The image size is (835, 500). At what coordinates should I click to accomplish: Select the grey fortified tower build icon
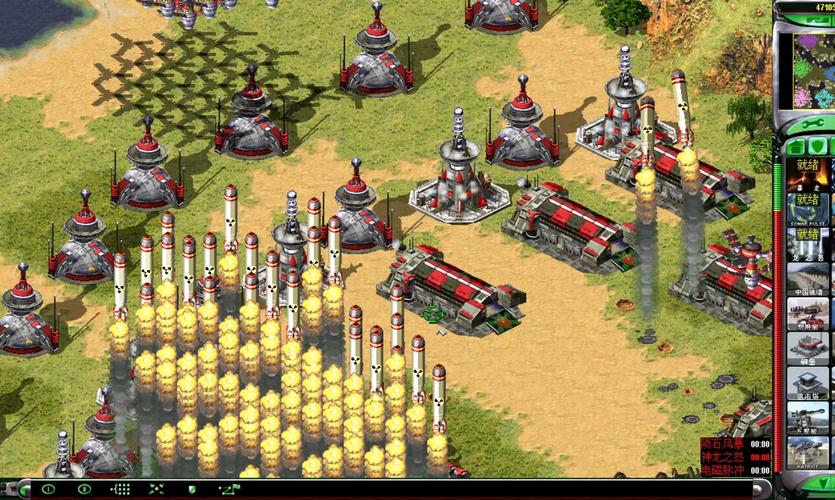[x=807, y=383]
